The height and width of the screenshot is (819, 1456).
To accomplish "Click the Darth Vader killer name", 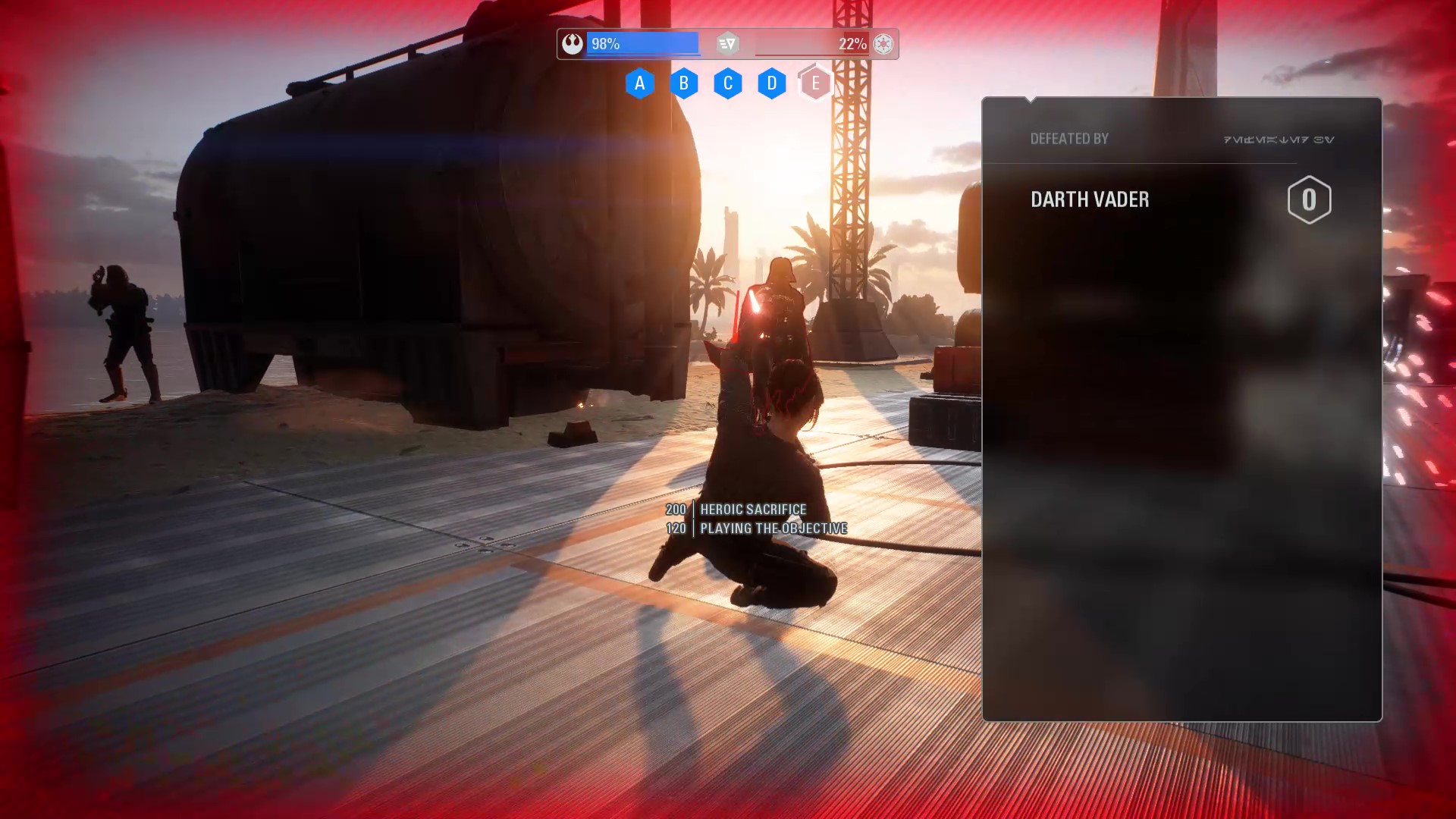I will pyautogui.click(x=1090, y=199).
